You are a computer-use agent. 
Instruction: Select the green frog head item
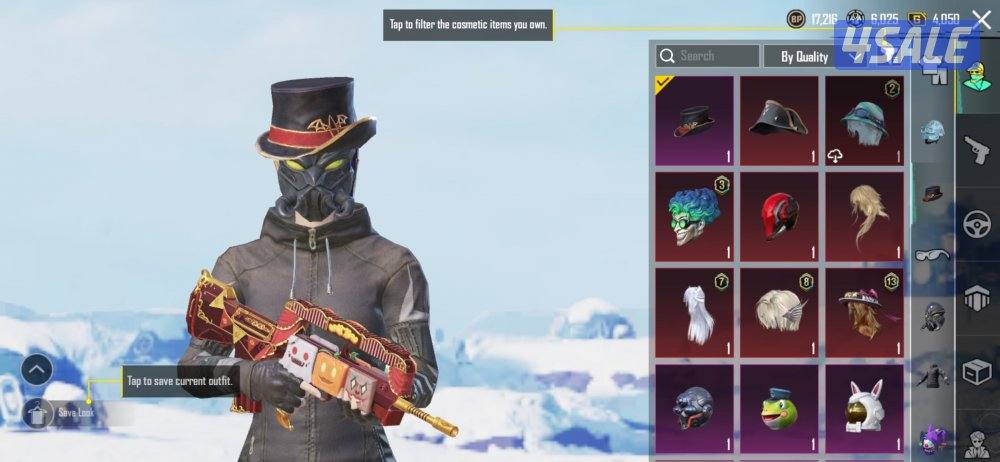(x=779, y=407)
